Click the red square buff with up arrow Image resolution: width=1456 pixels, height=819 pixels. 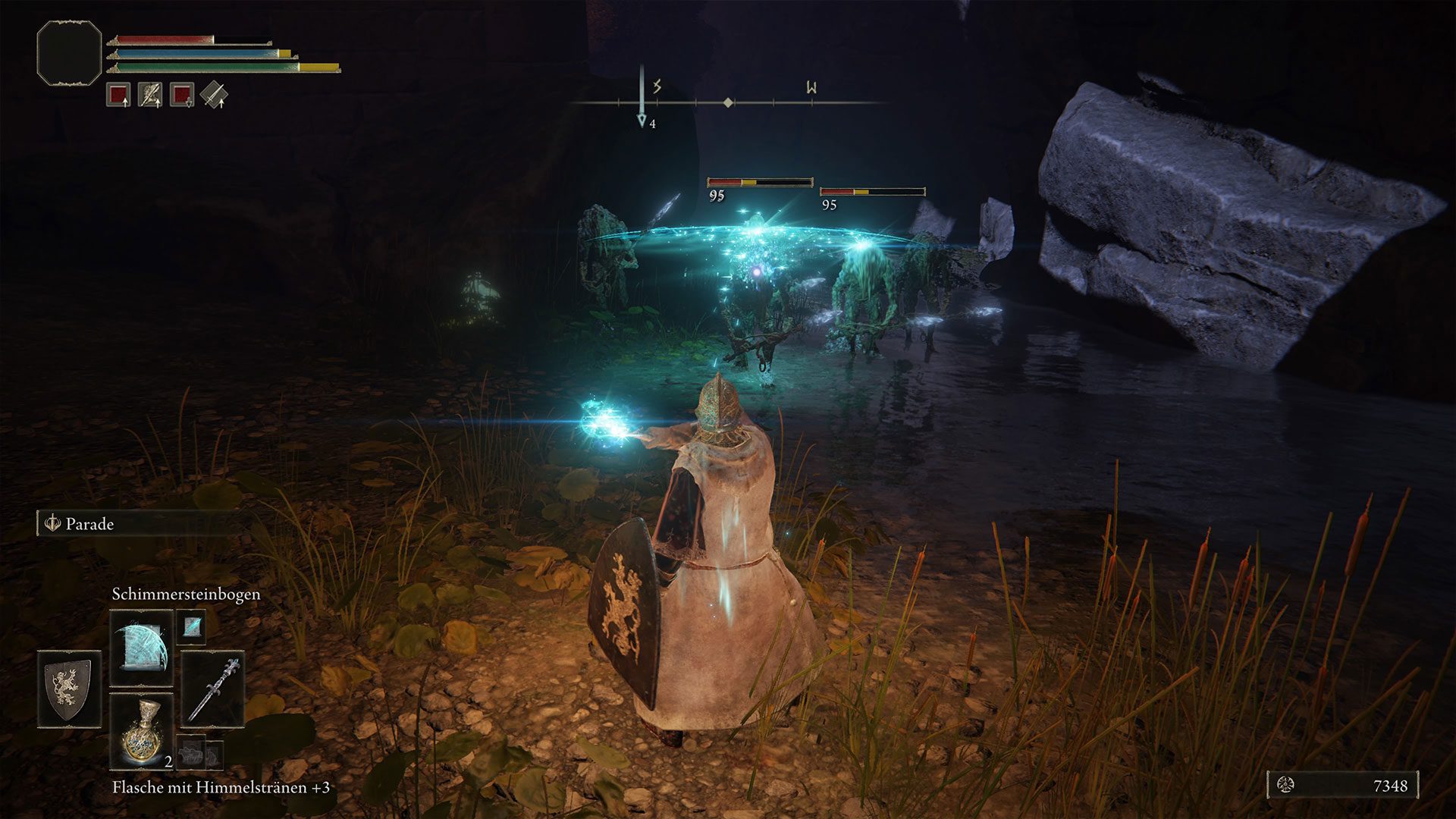tap(118, 95)
